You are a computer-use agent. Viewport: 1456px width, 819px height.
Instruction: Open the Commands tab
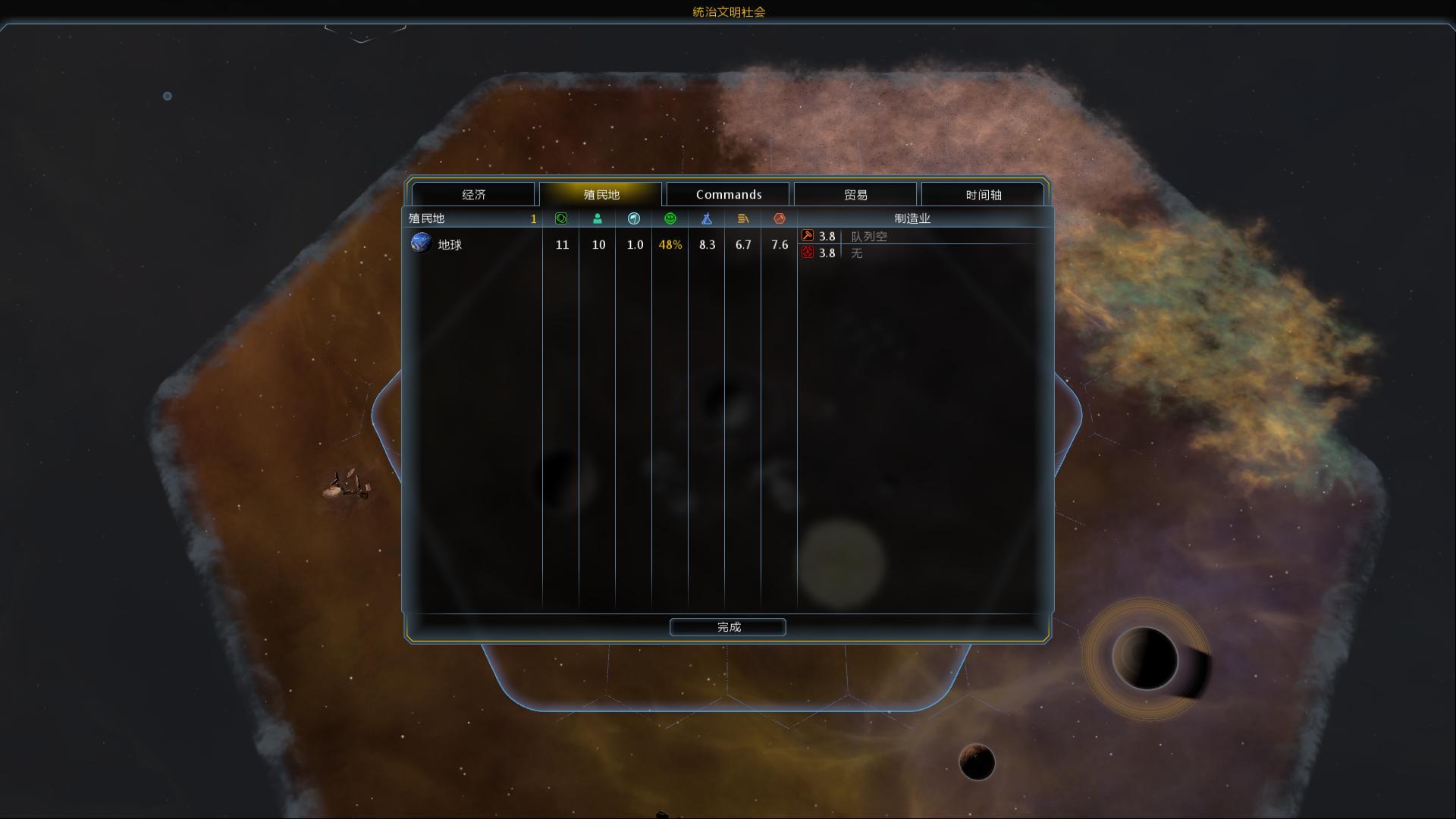(x=729, y=195)
